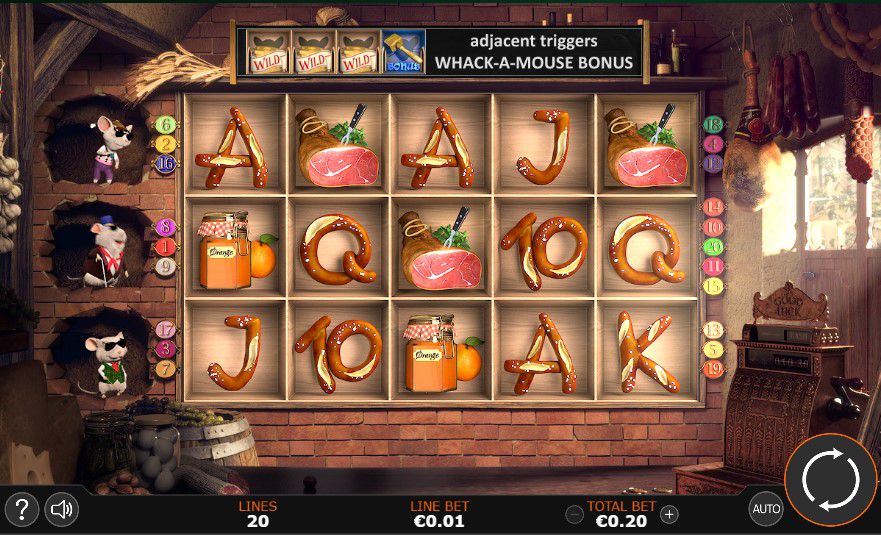Select payline number 16 marker

(165, 164)
